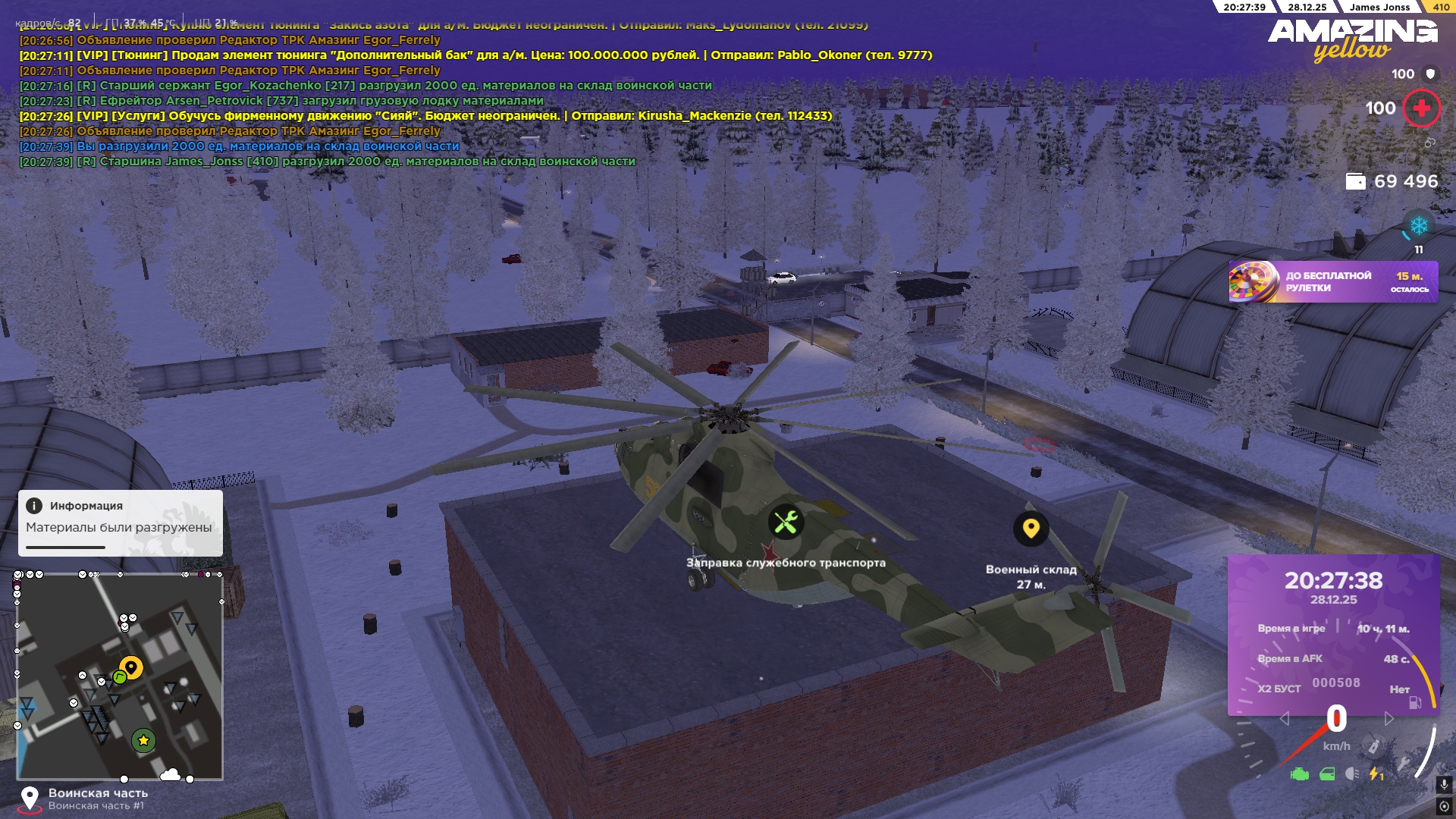Viewport: 1456px width, 819px height.
Task: Click the VIP tuning ad by Pablo_Okoner
Action: (x=475, y=55)
